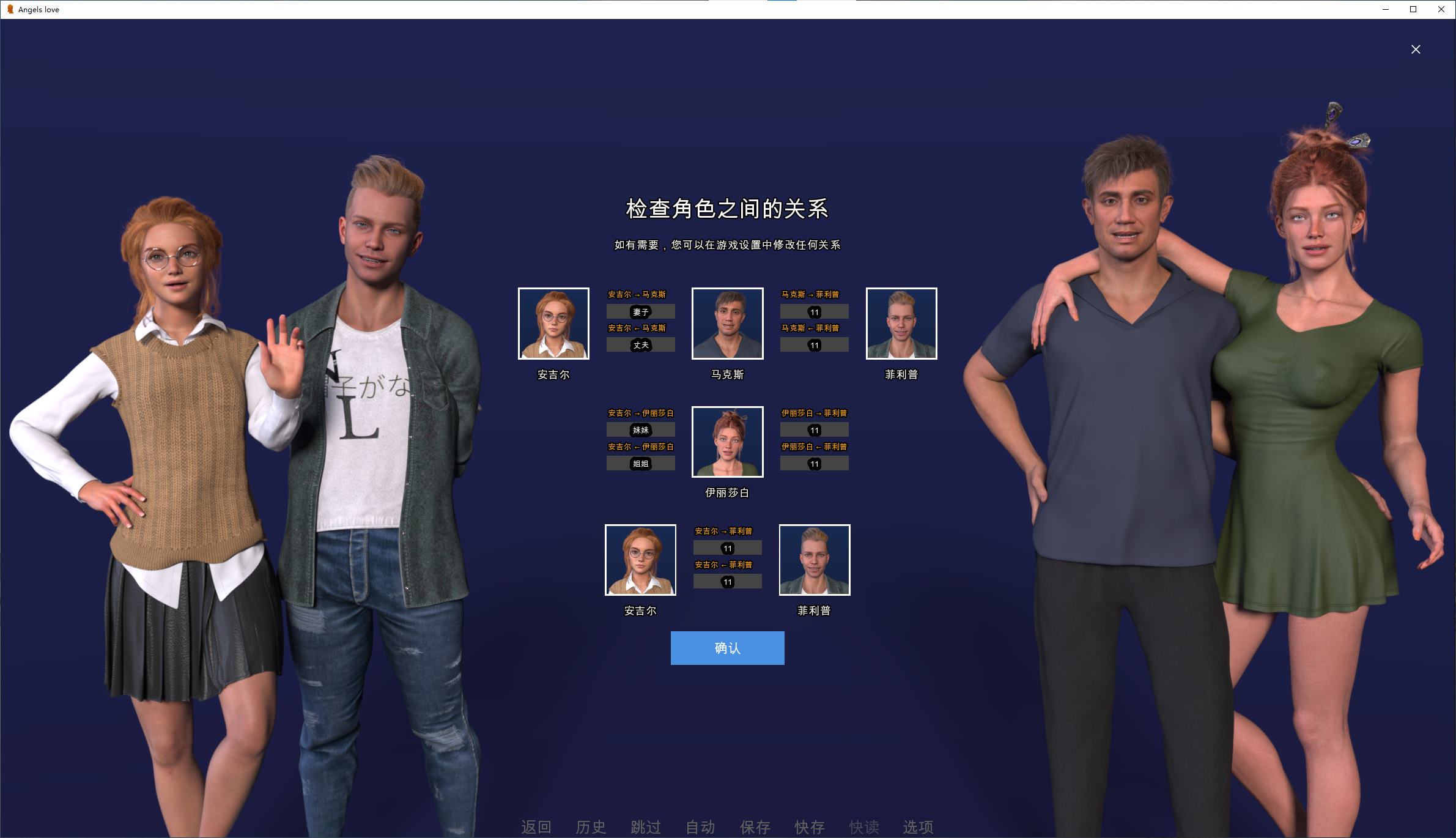This screenshot has height=838, width=1456.
Task: Edit the 丈夫 relationship field
Action: [x=640, y=345]
